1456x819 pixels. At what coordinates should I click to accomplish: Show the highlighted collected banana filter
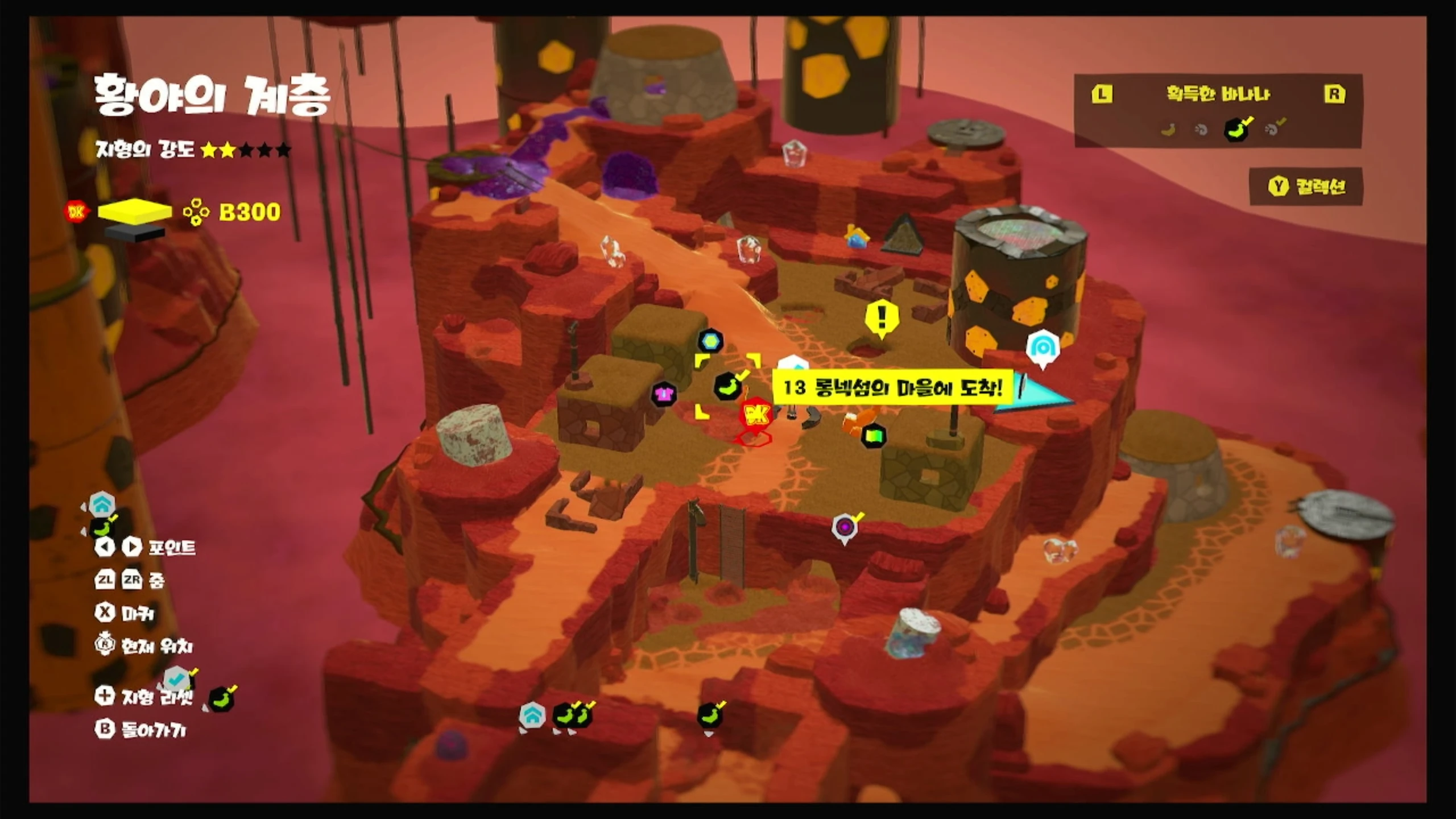(1236, 130)
